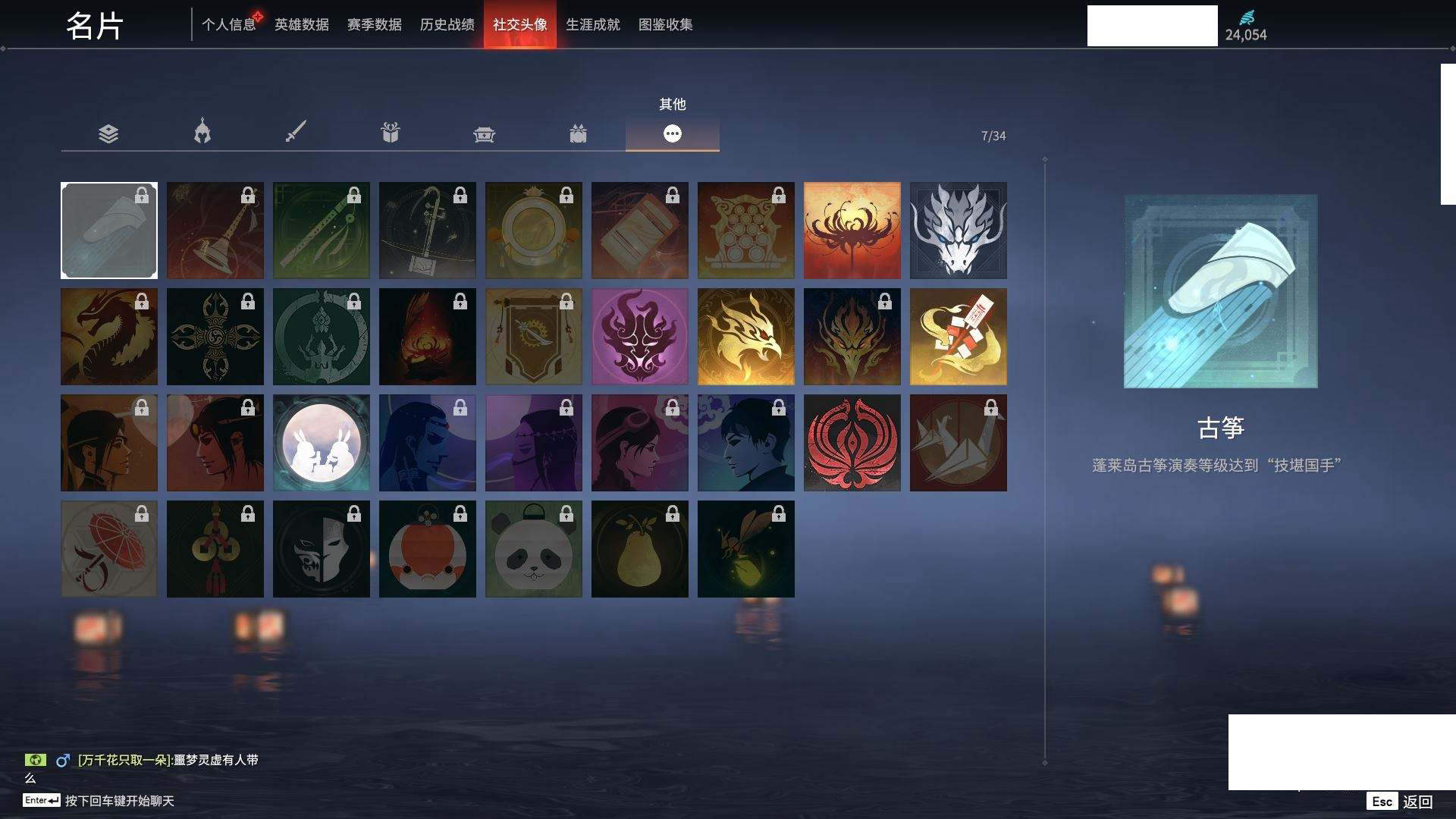The width and height of the screenshot is (1456, 819).
Task: Open the sword avatar category
Action: [x=296, y=133]
